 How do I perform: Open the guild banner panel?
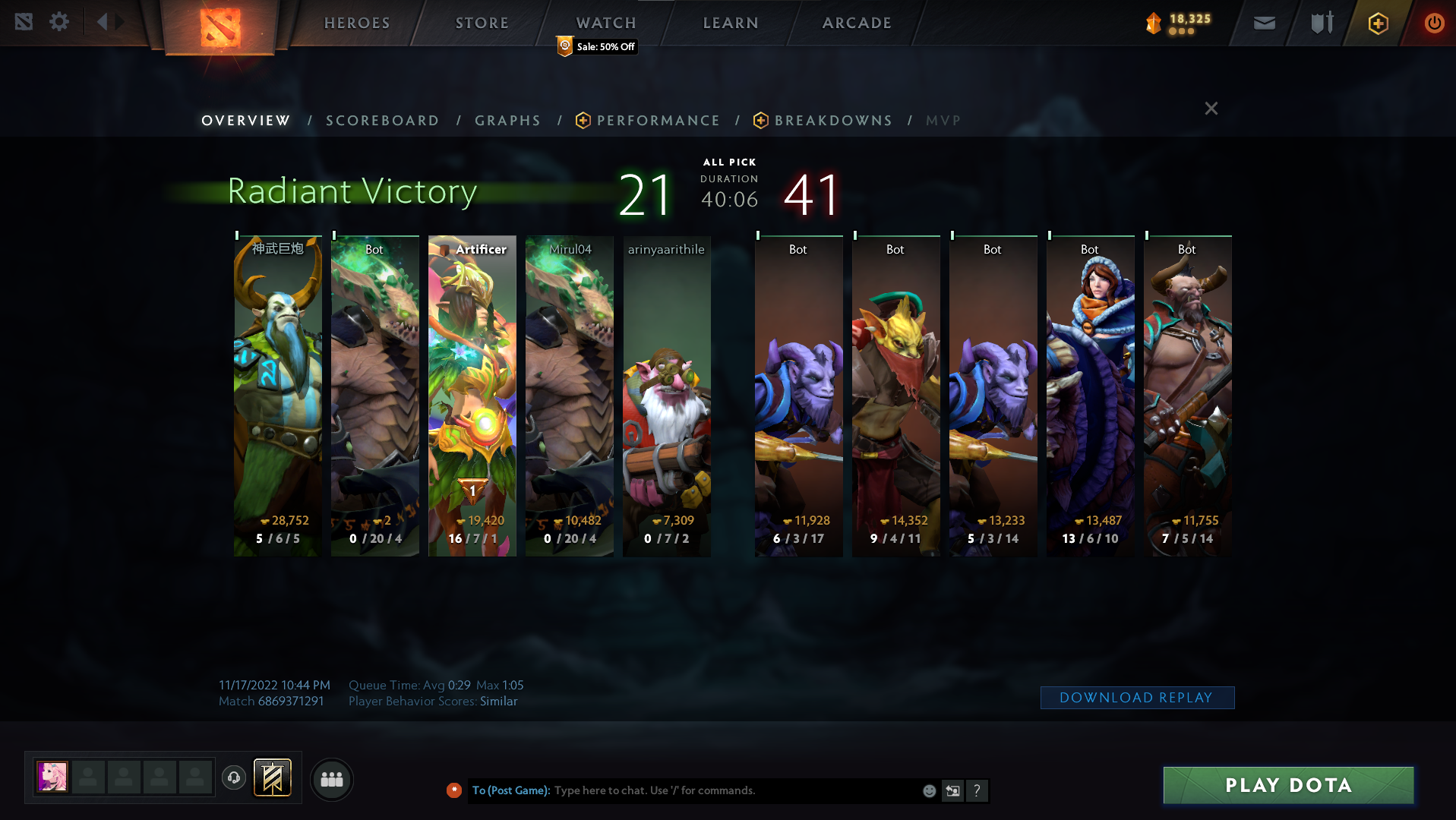(x=272, y=777)
